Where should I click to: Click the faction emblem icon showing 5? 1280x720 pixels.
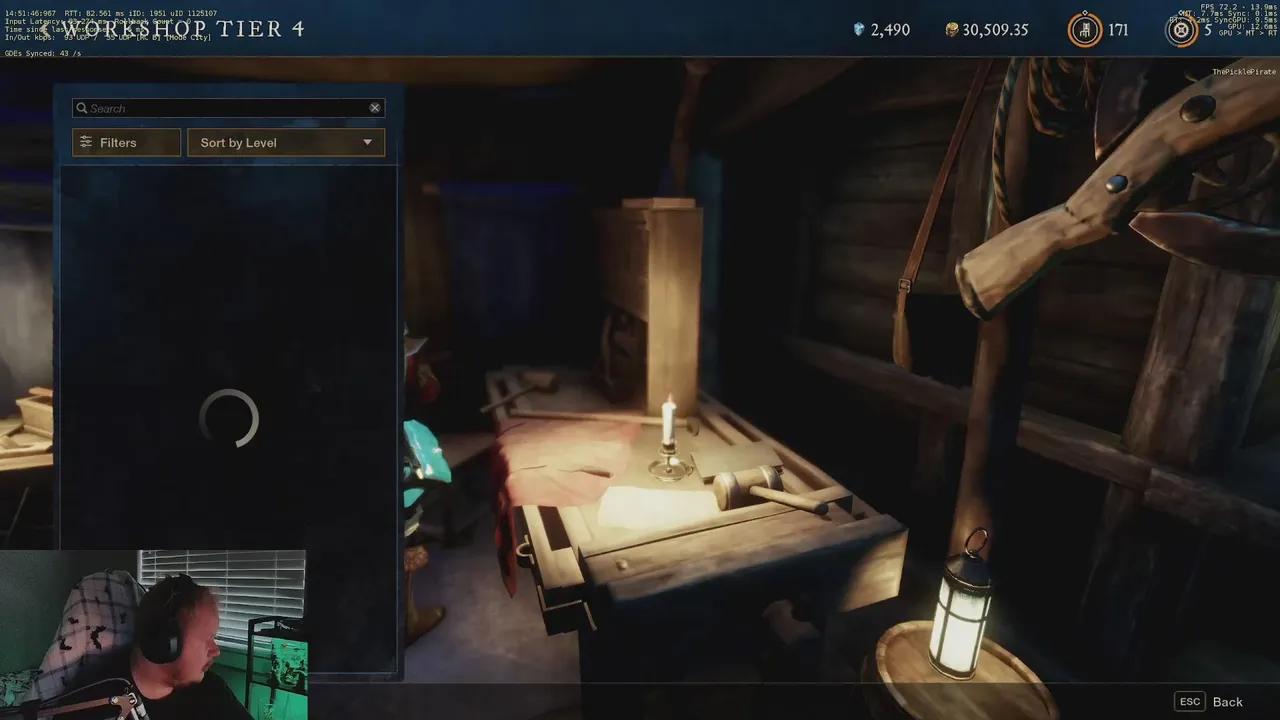[x=1181, y=29]
